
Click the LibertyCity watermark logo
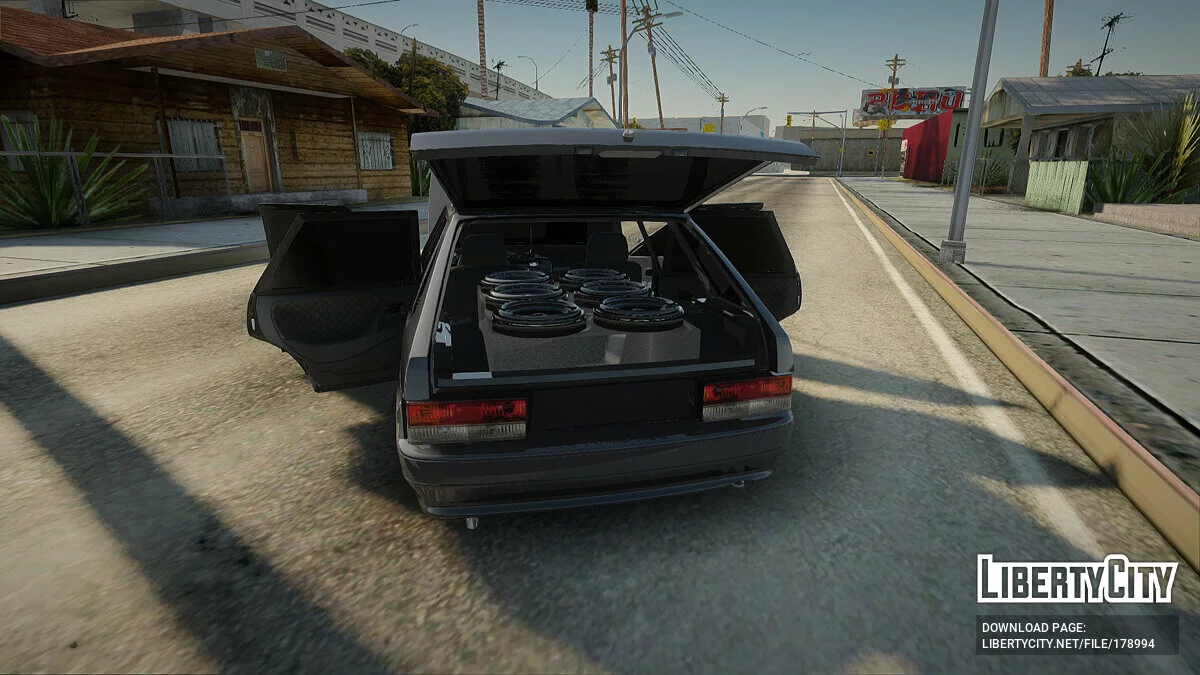point(1077,579)
